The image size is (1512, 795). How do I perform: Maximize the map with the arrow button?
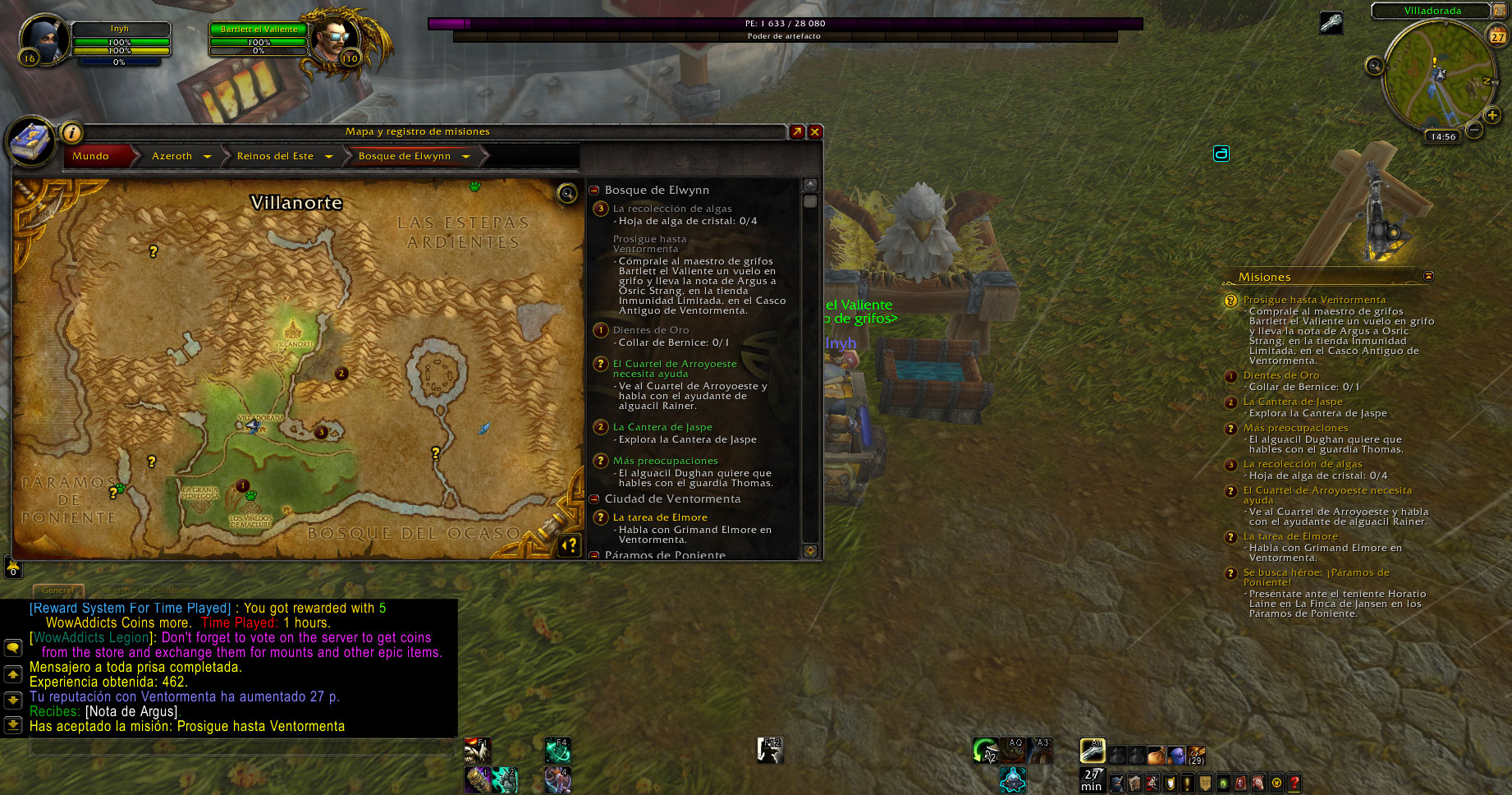pyautogui.click(x=796, y=131)
